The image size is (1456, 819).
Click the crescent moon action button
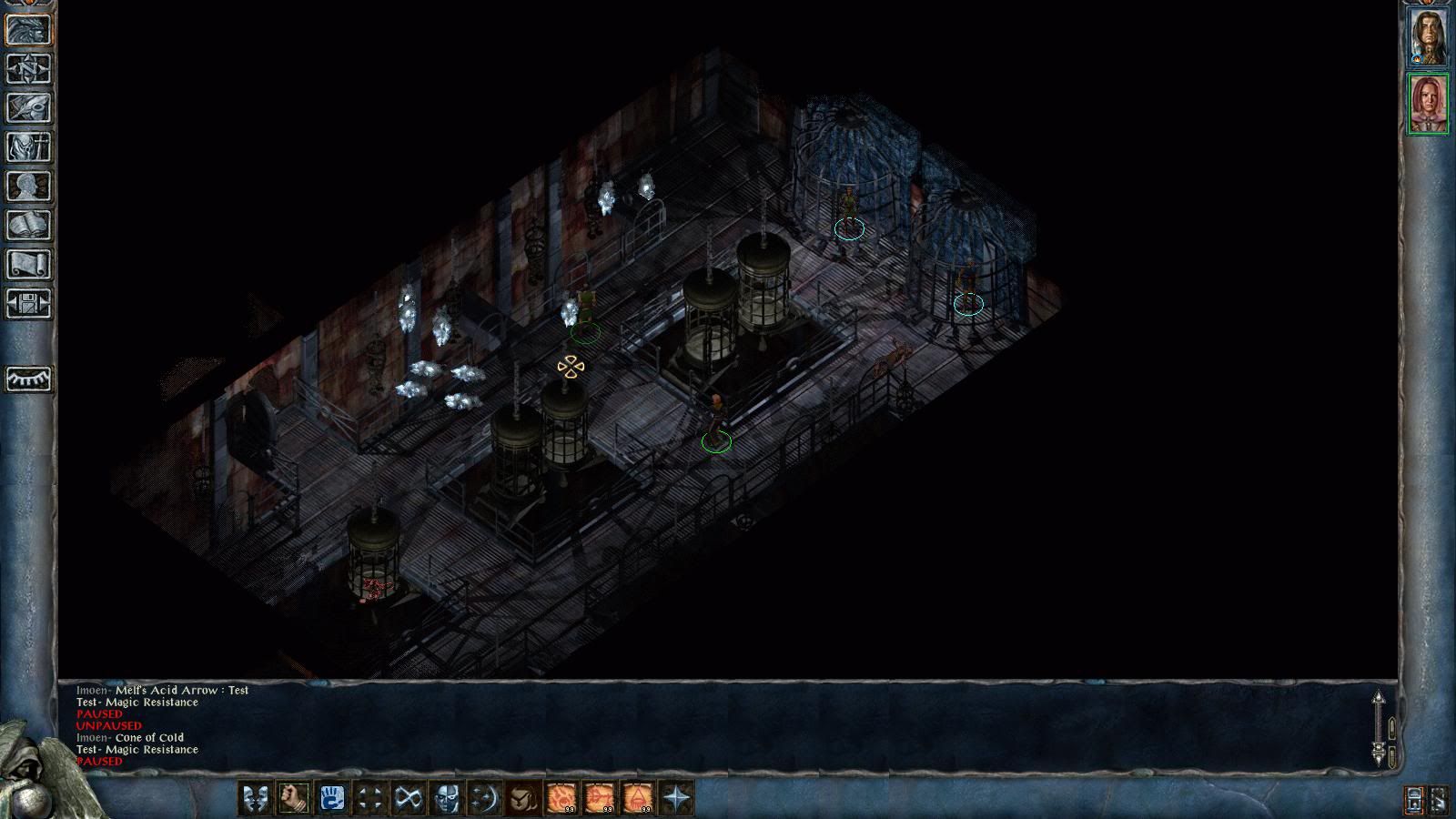coord(484,799)
